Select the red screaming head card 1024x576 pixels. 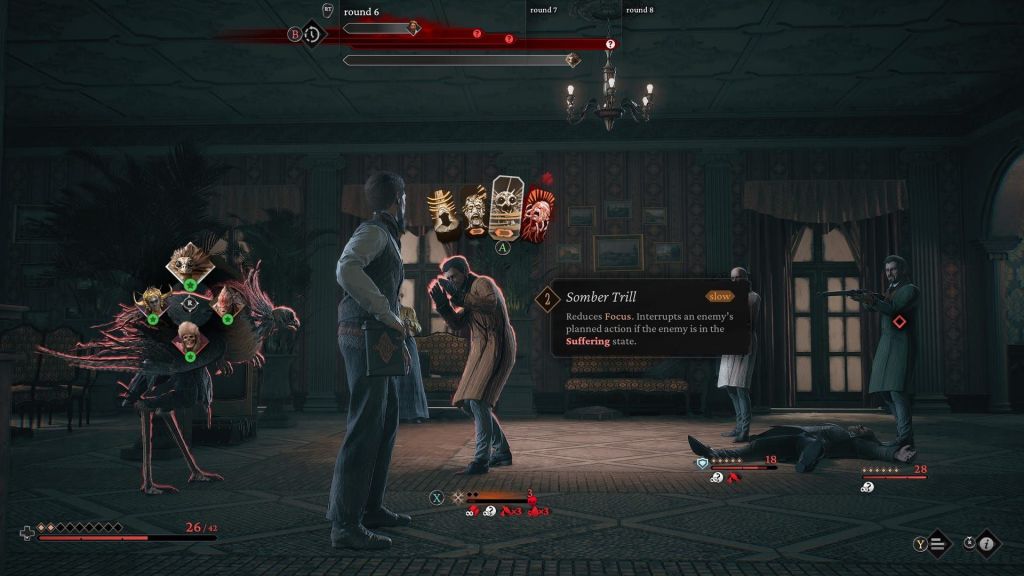(537, 212)
